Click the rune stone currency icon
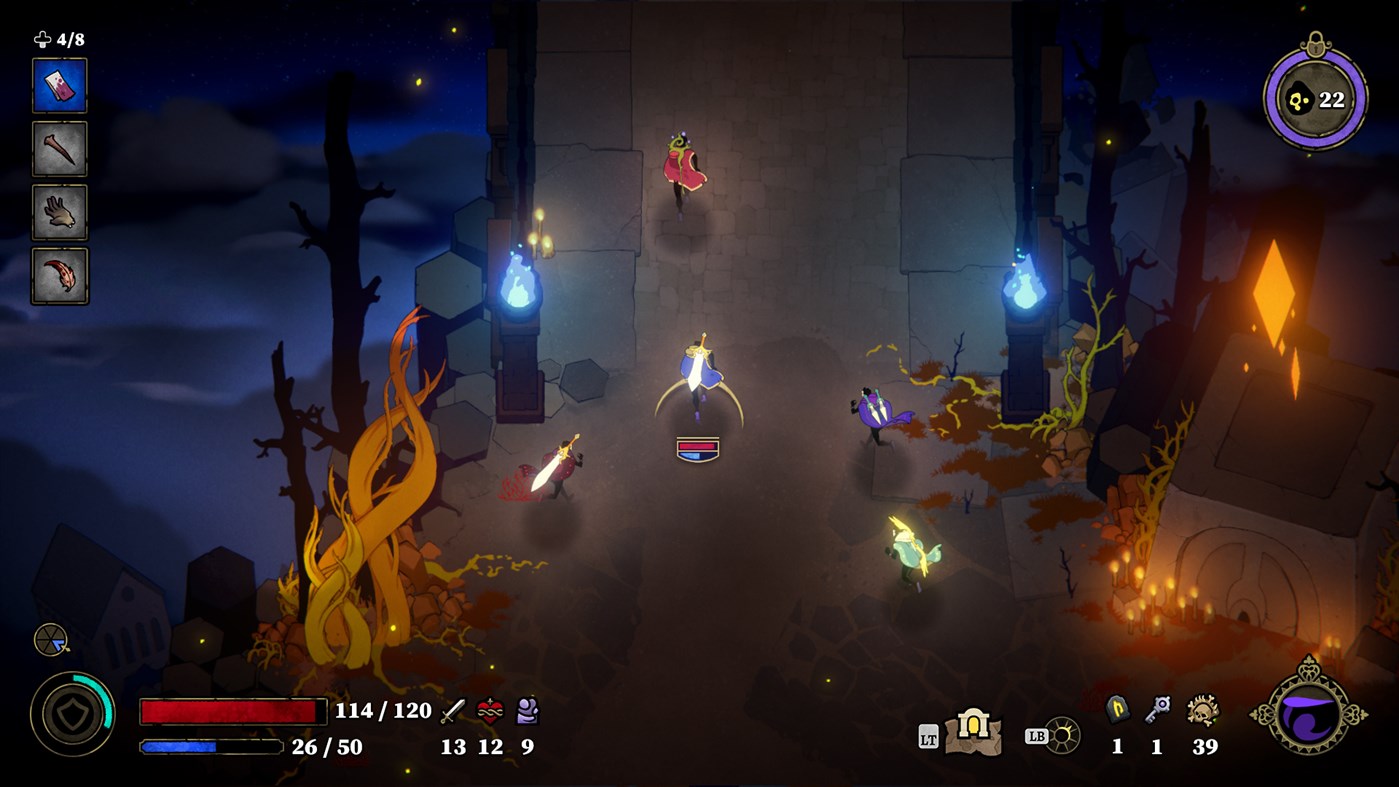The image size is (1399, 787). pyautogui.click(x=1116, y=710)
